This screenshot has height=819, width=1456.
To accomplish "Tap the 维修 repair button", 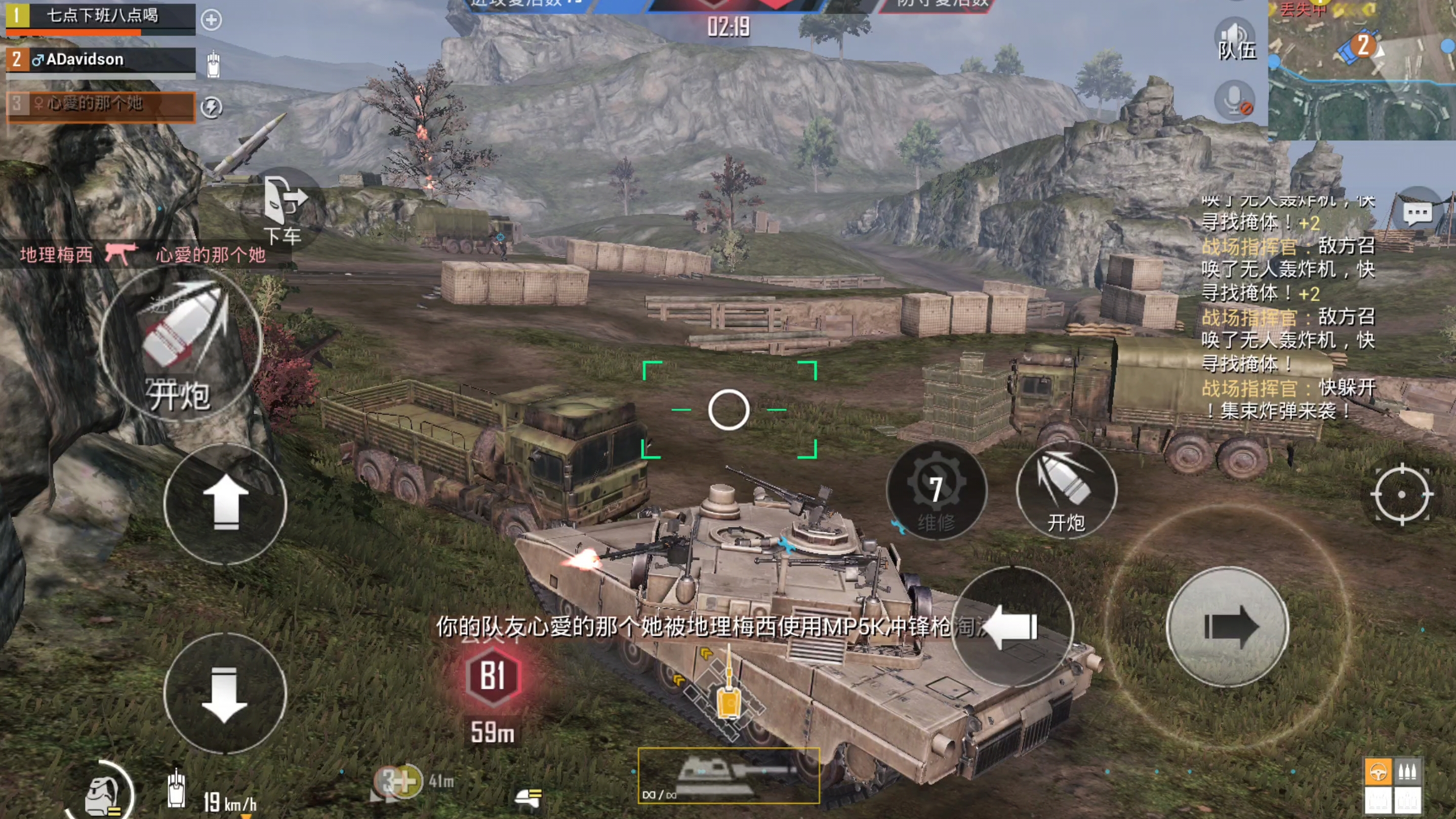I will click(936, 490).
